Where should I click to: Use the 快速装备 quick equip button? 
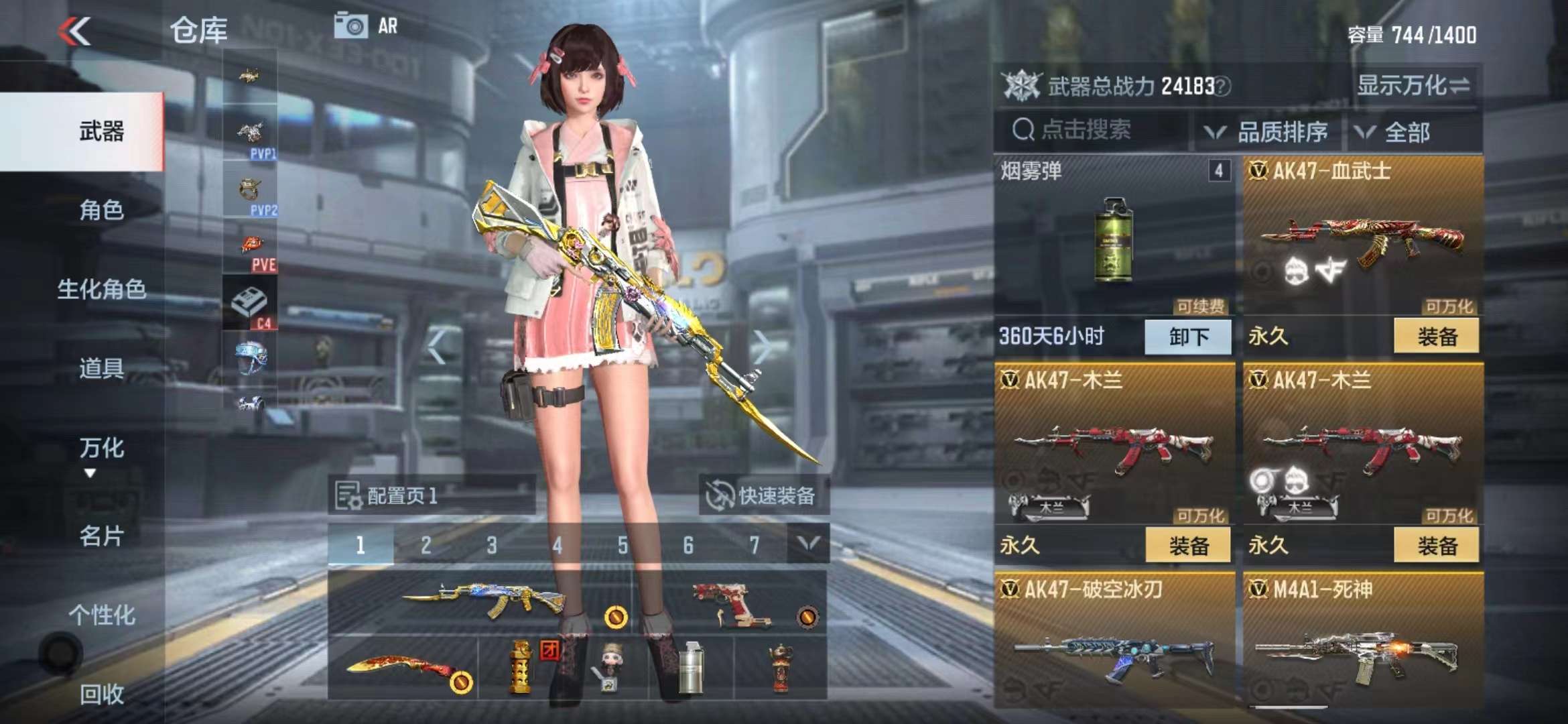761,495
